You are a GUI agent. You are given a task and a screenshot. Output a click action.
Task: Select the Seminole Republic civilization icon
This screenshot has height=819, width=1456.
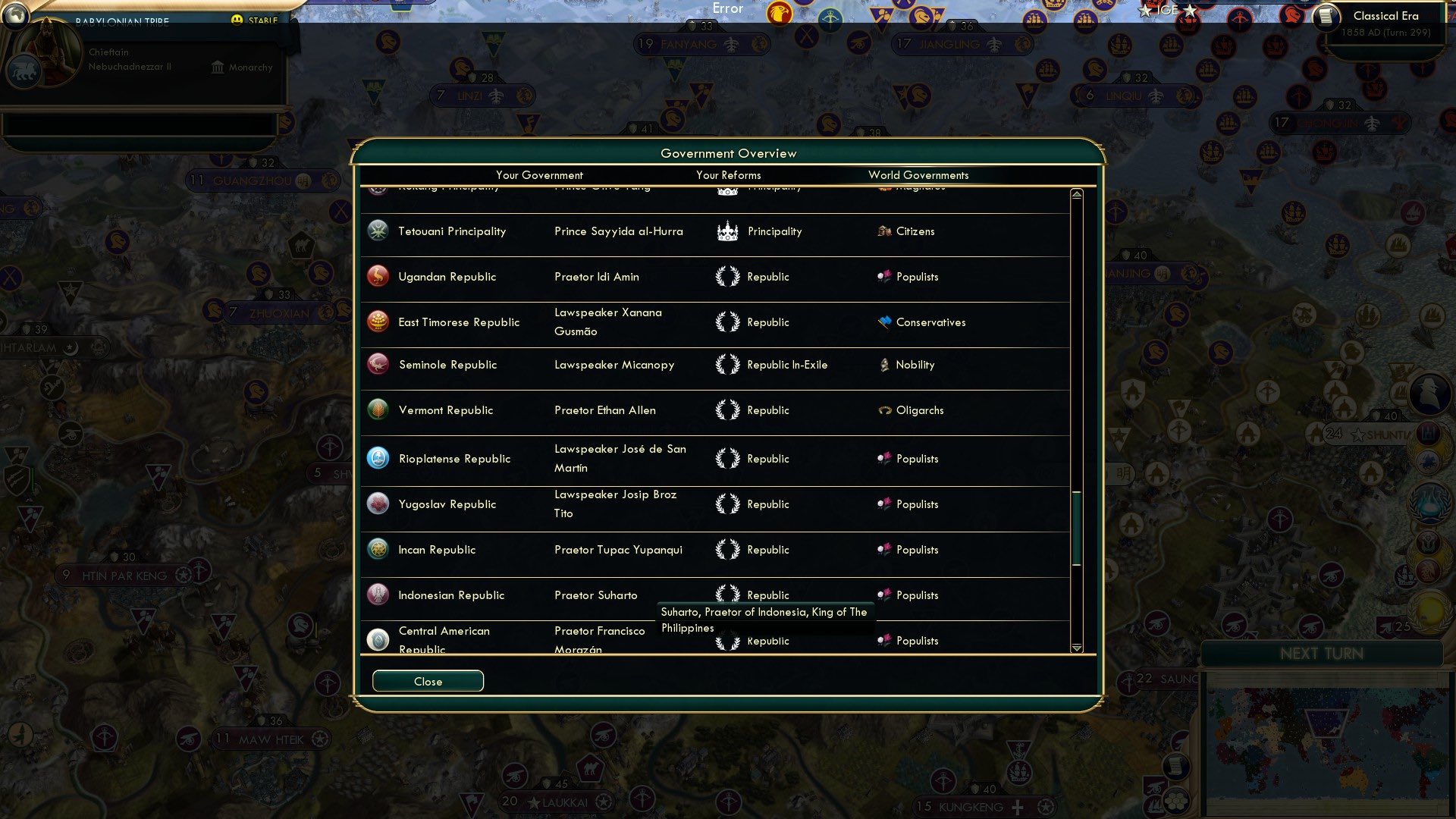click(x=378, y=365)
